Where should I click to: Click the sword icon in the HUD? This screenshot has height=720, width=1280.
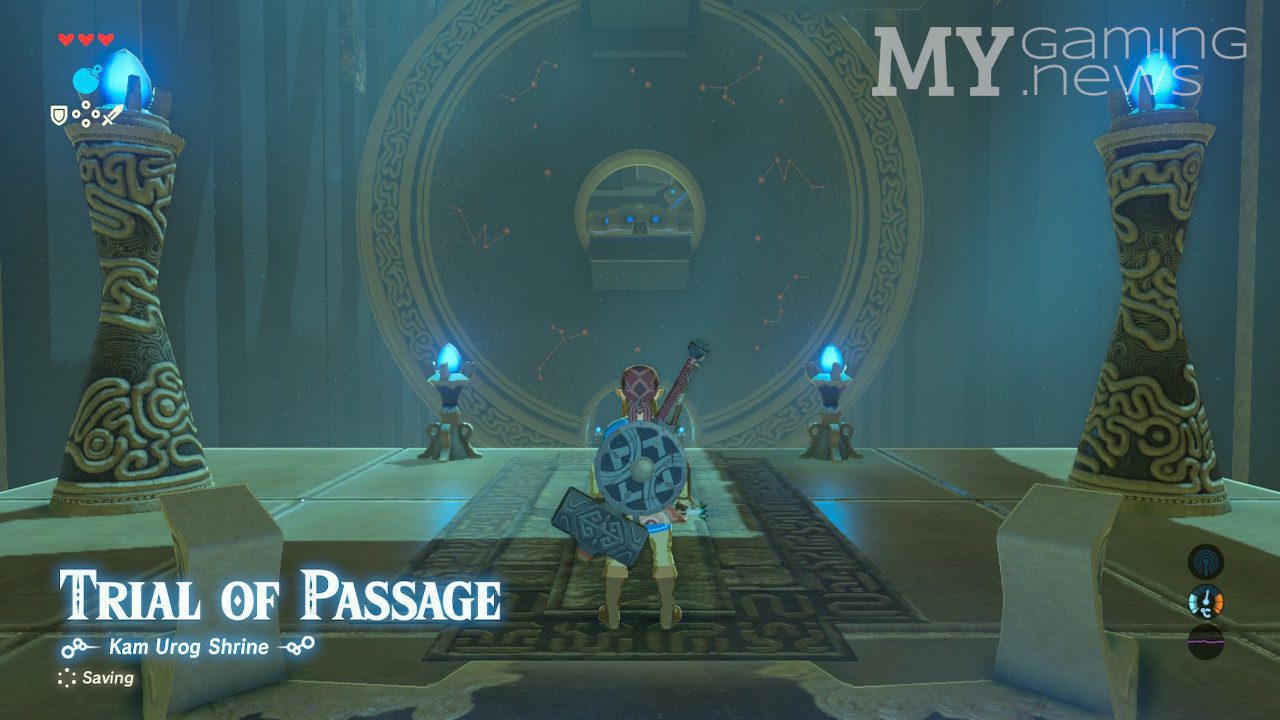coord(112,117)
